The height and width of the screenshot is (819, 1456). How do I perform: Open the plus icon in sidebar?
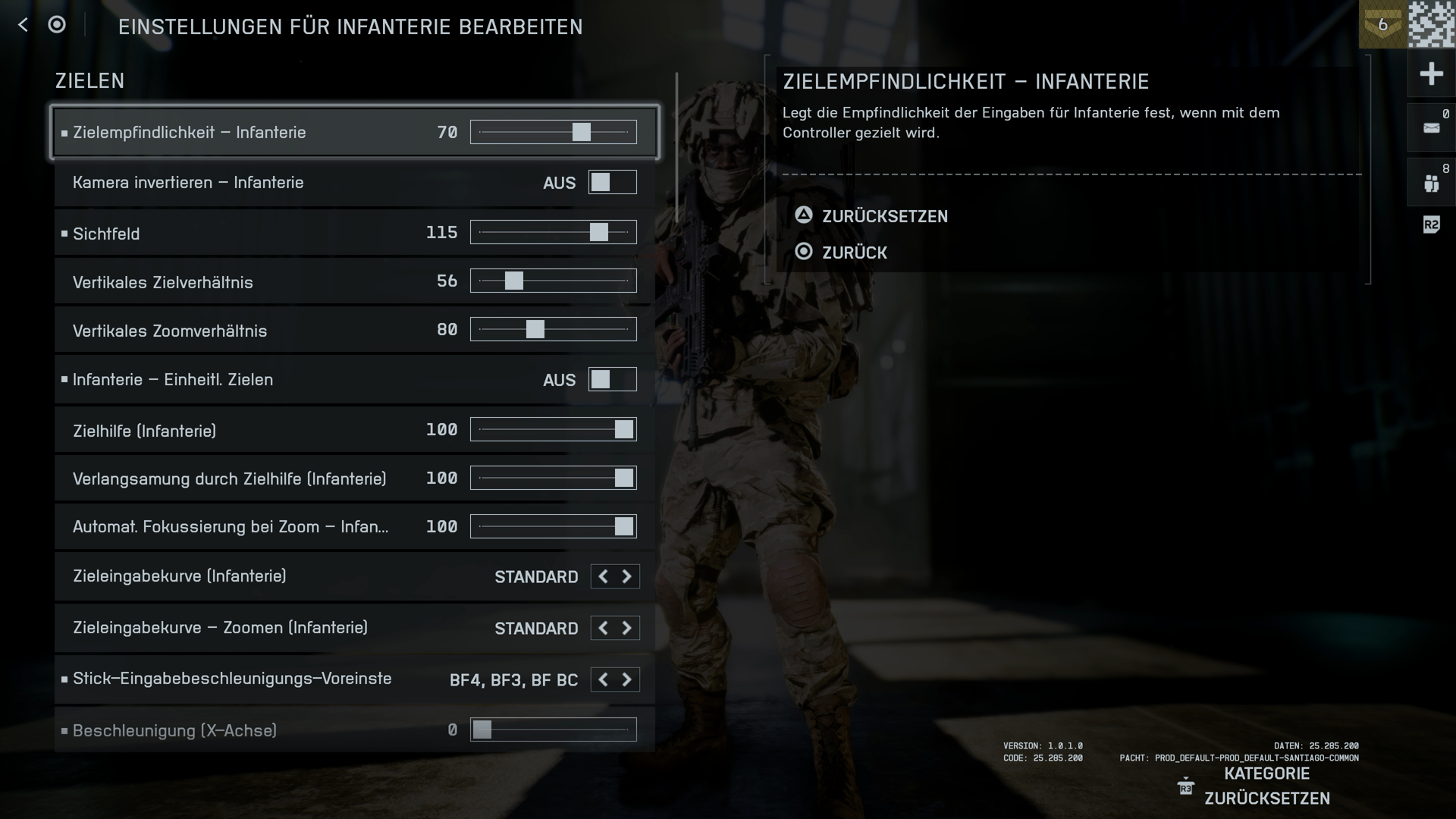point(1431,74)
